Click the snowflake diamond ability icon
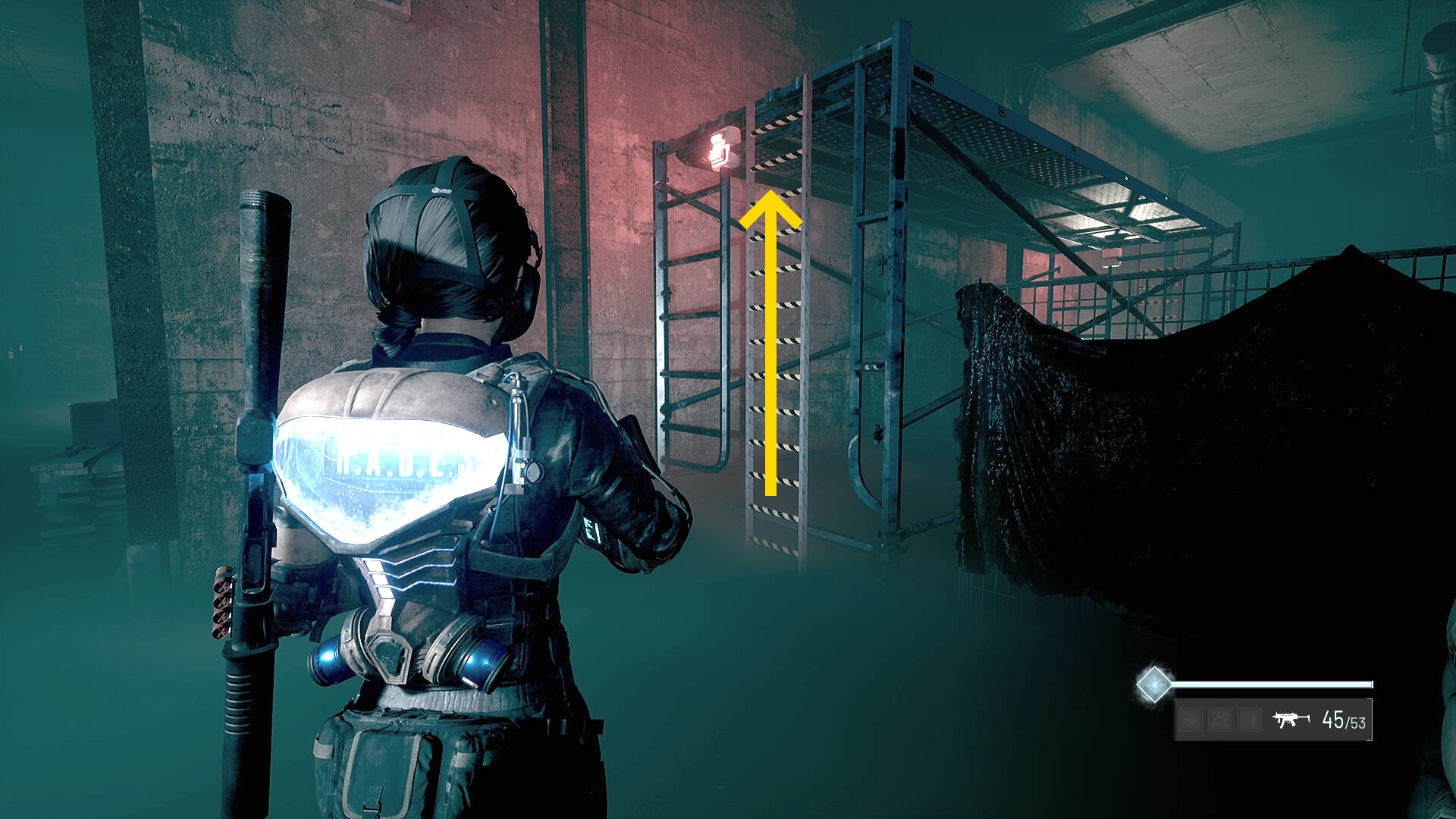 pyautogui.click(x=1153, y=685)
